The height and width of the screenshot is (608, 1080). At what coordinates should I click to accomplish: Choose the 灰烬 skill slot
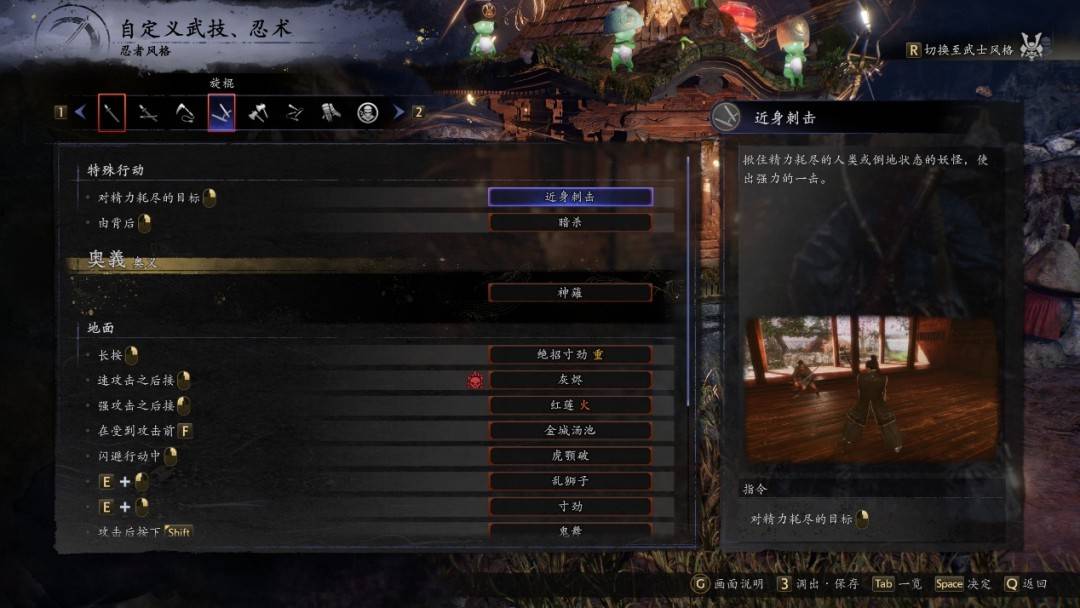(x=570, y=380)
